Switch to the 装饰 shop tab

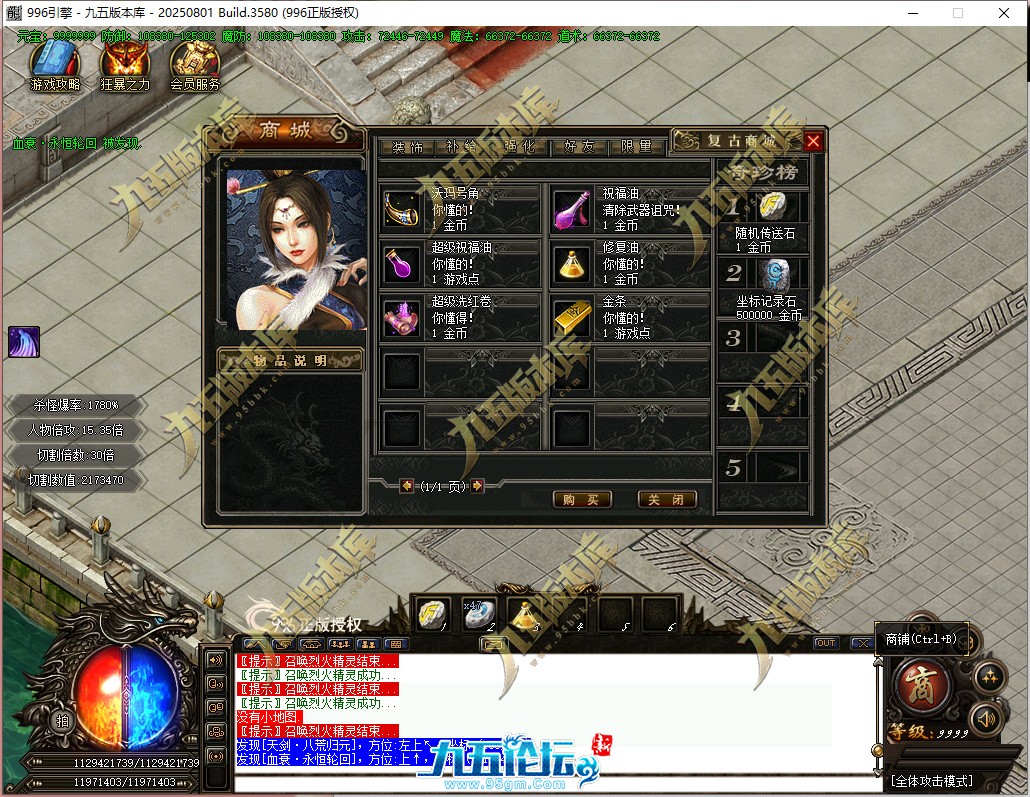coord(407,146)
